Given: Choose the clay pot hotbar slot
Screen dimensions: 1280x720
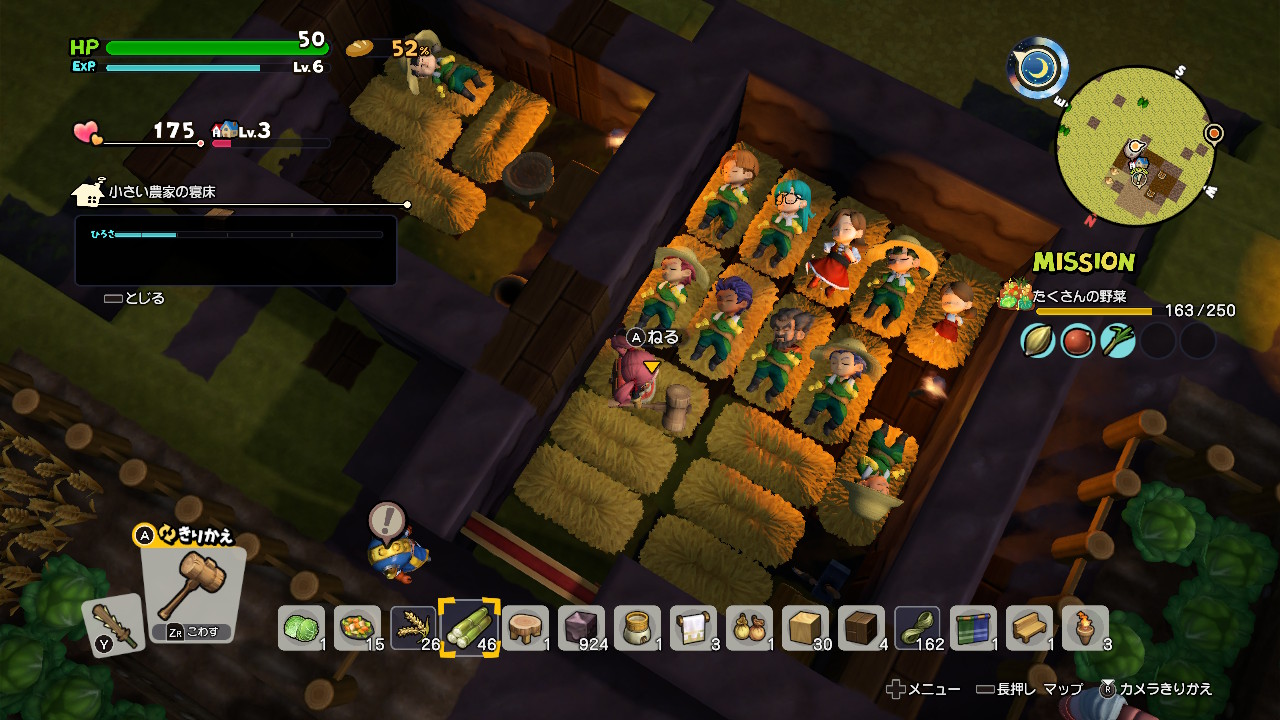Looking at the screenshot, I should click(x=637, y=628).
